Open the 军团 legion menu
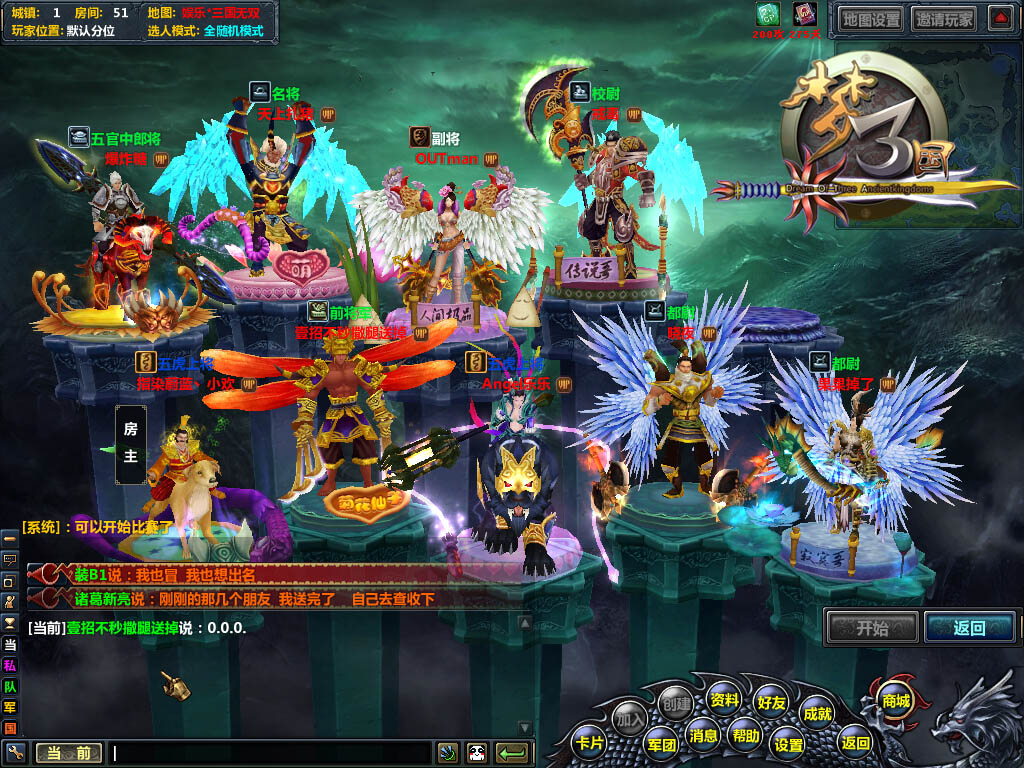 [x=661, y=744]
